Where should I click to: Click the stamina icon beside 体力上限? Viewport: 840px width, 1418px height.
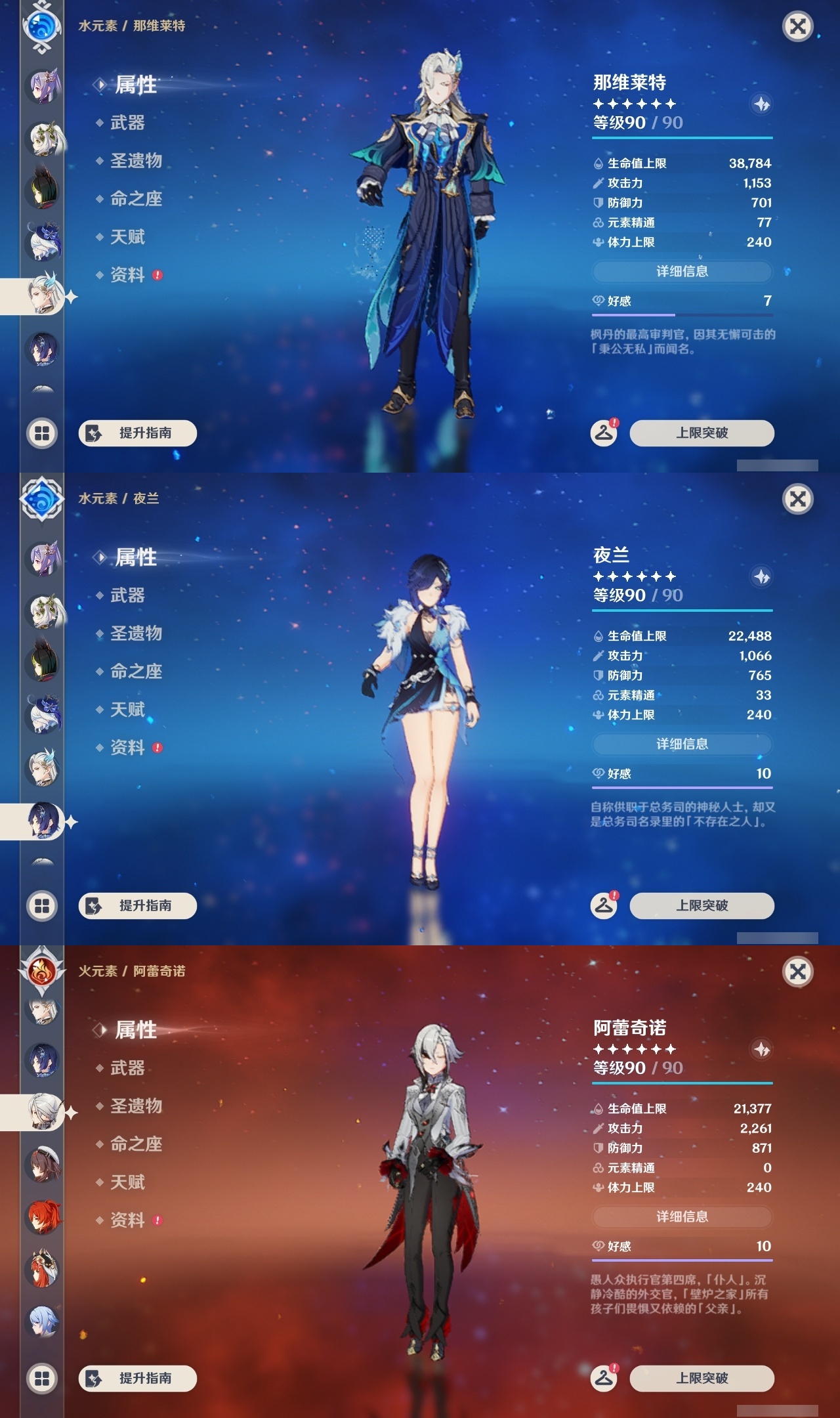(x=598, y=242)
